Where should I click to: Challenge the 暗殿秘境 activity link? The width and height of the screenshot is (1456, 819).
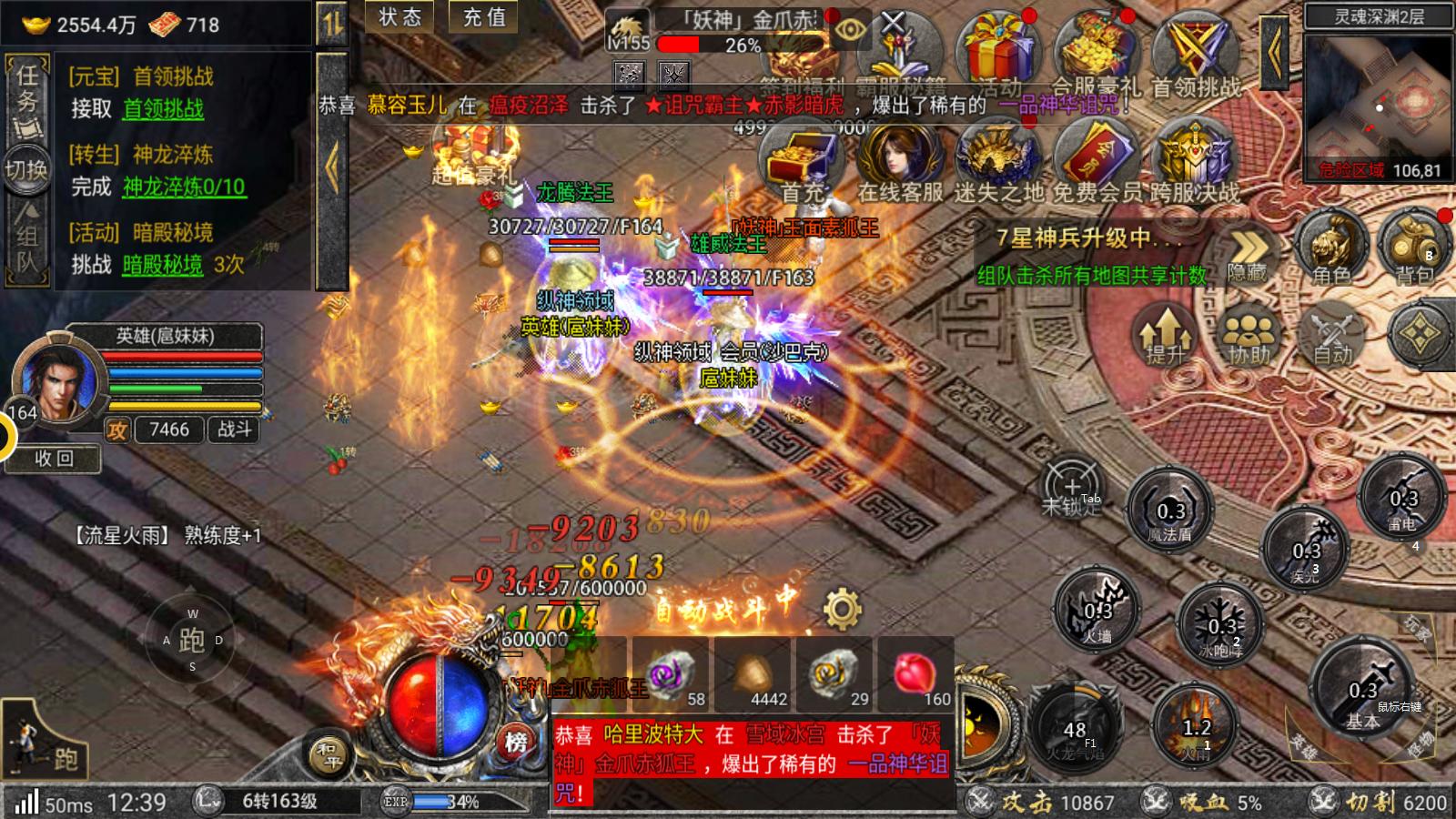pyautogui.click(x=163, y=265)
